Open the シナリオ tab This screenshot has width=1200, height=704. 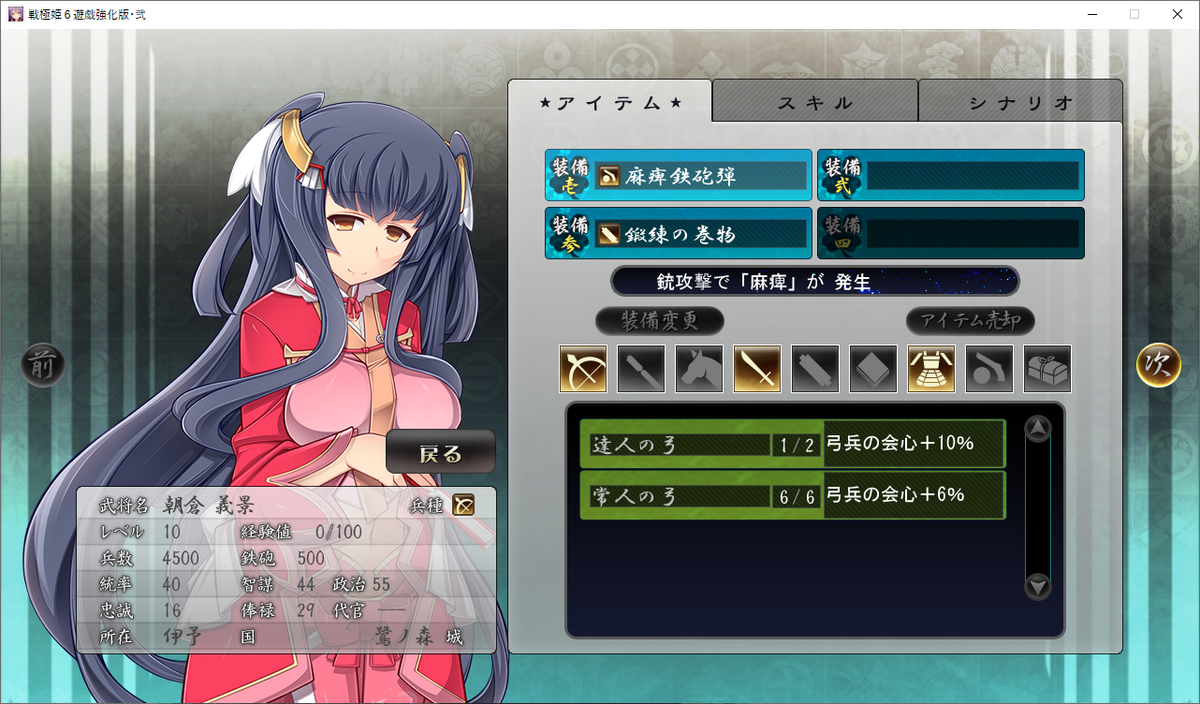[1020, 102]
